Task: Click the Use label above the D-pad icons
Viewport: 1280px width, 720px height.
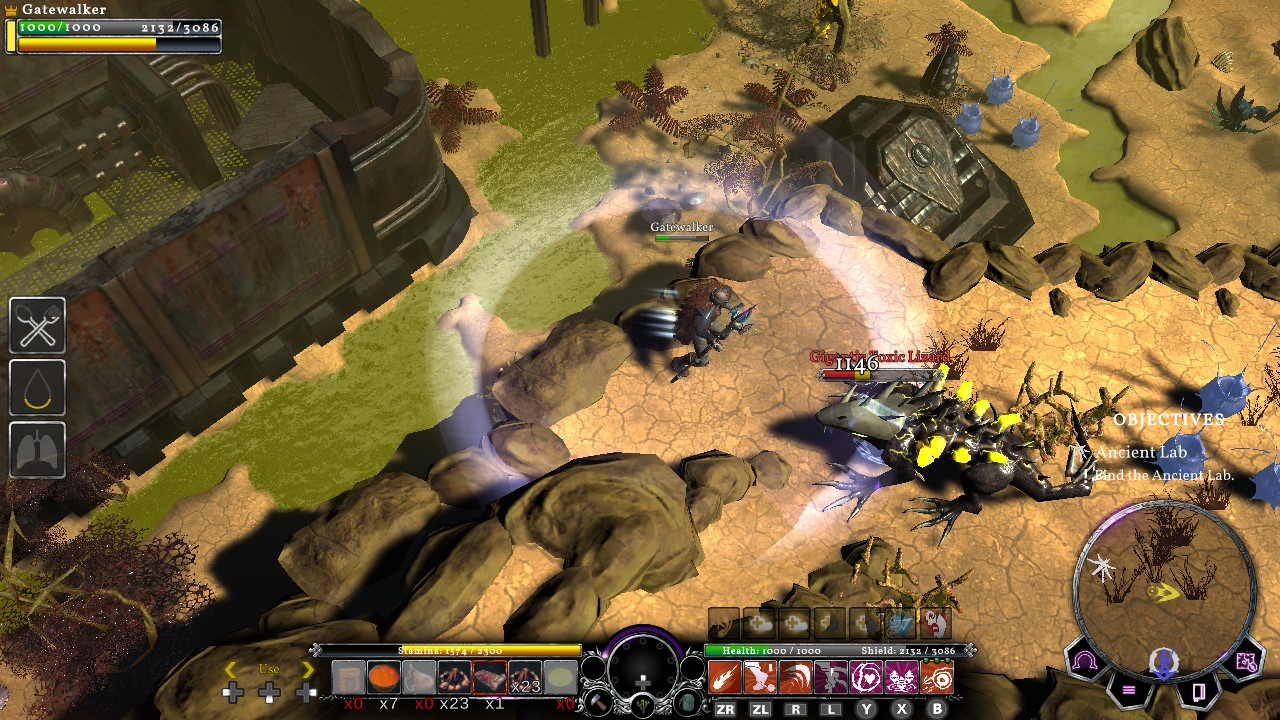Action: [268, 667]
